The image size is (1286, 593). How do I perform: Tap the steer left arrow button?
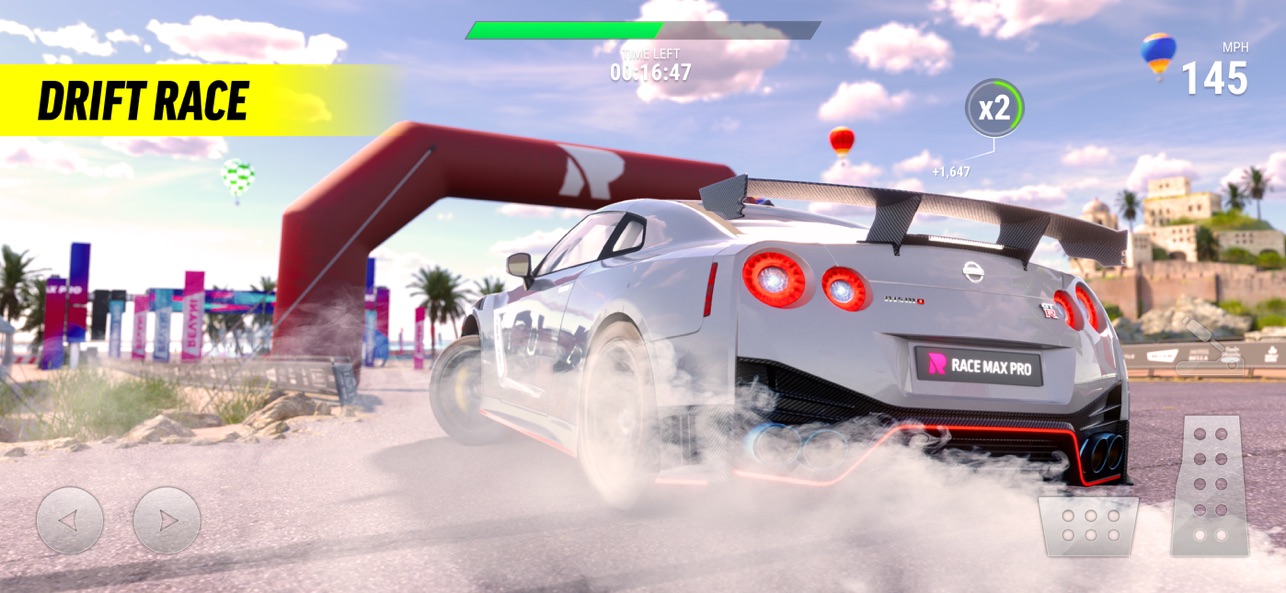coord(69,520)
